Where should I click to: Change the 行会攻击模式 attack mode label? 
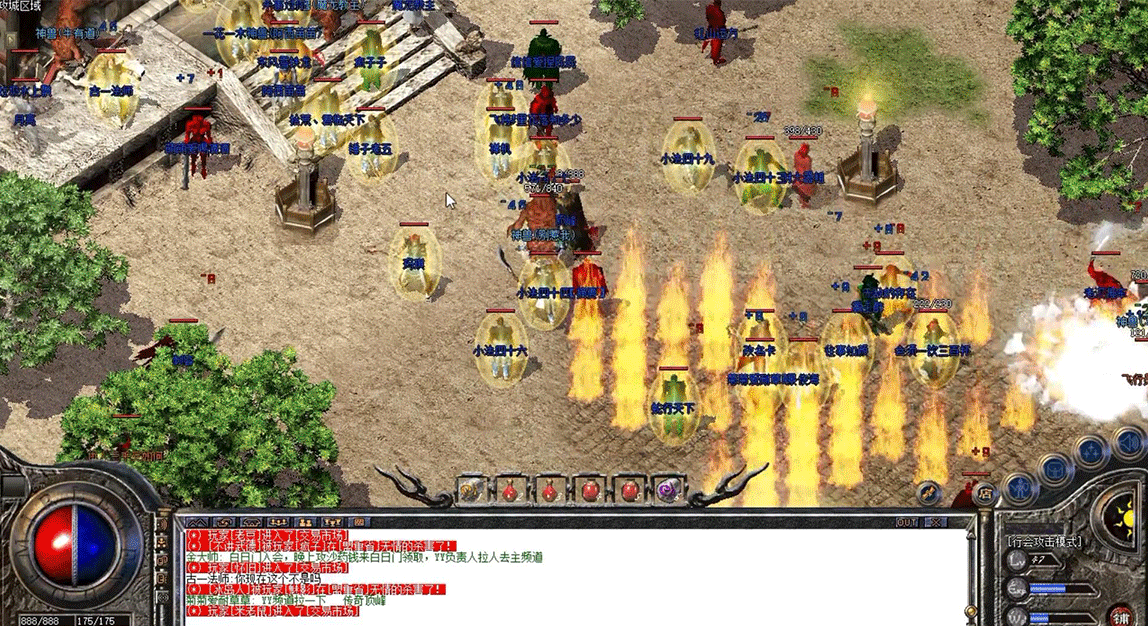(x=1045, y=541)
